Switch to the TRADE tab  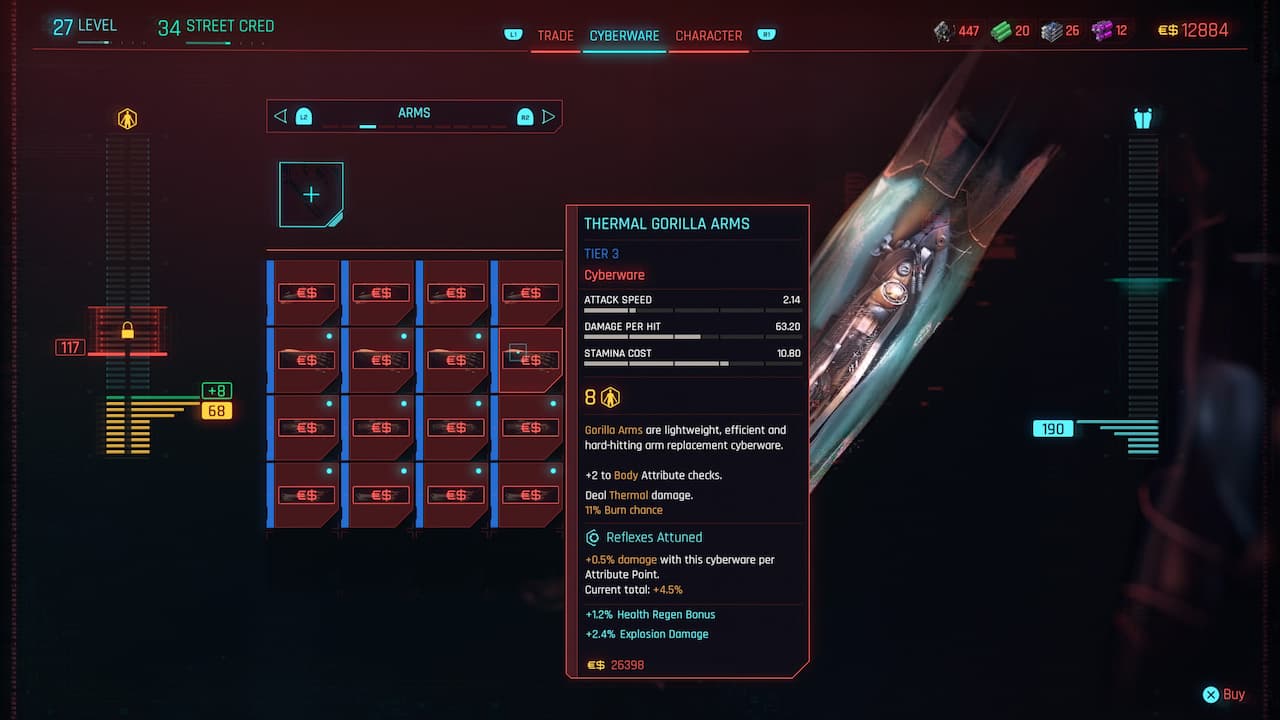(x=555, y=35)
